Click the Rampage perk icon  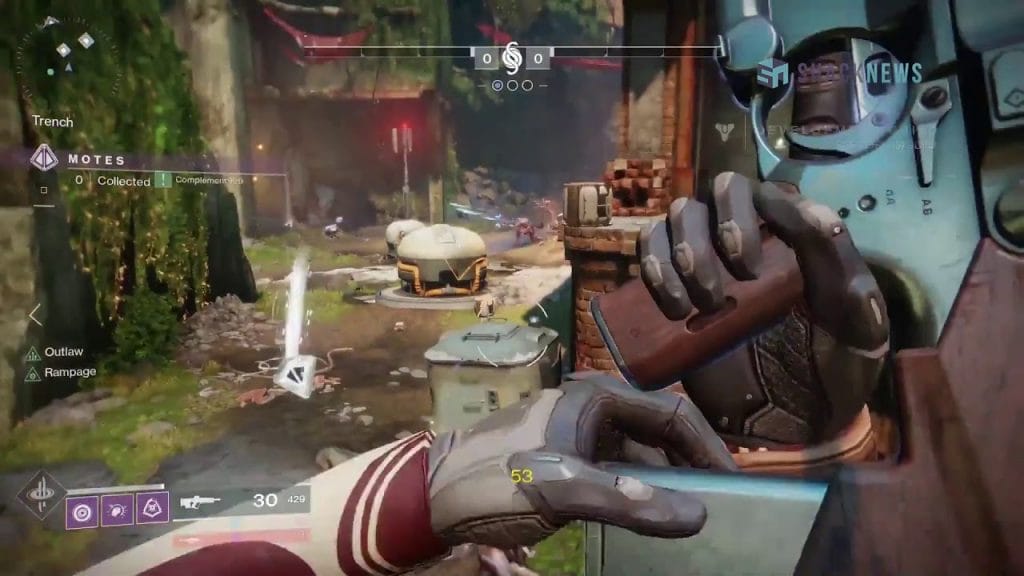[33, 374]
